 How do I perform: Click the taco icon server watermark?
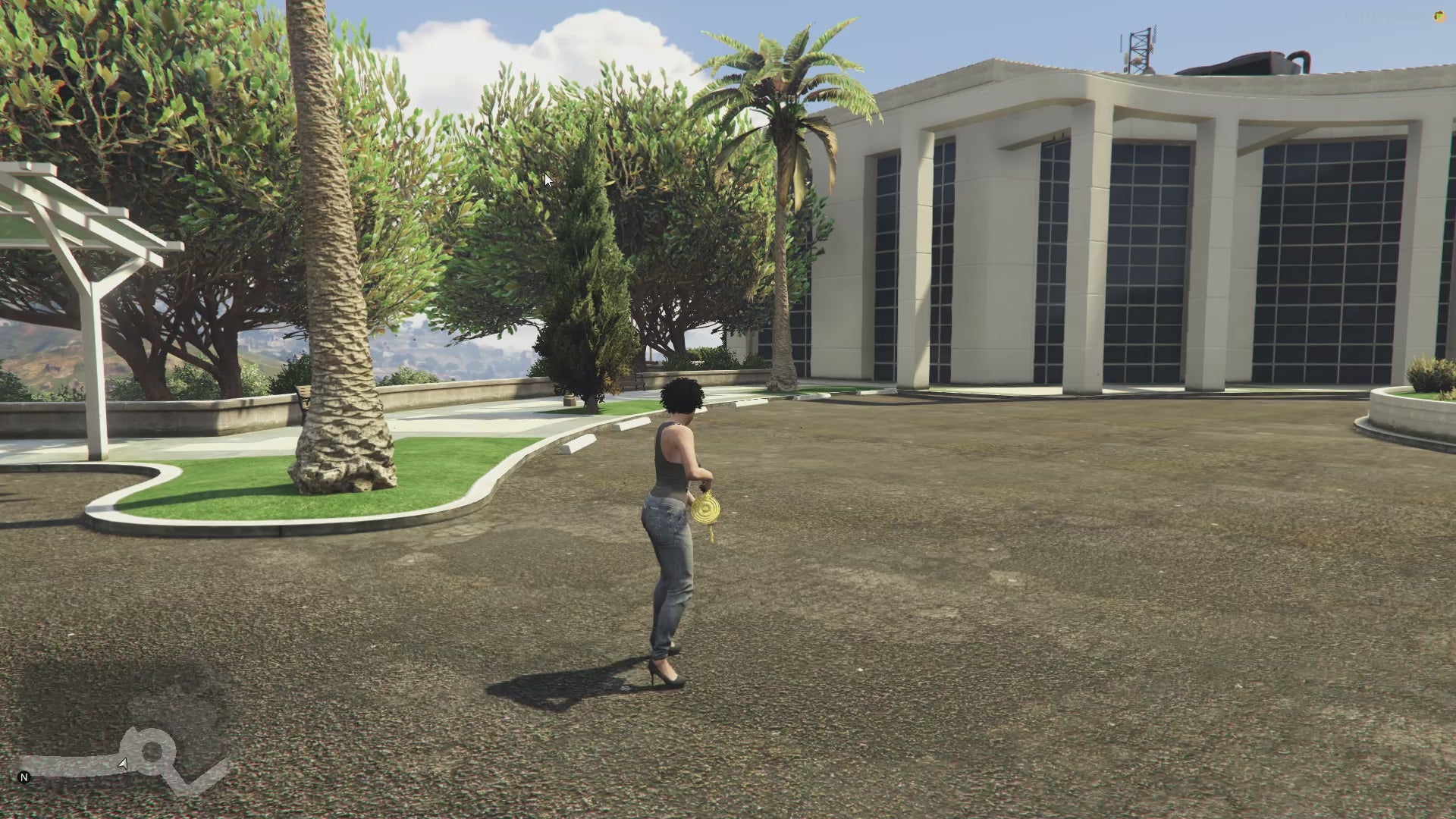tap(1439, 17)
